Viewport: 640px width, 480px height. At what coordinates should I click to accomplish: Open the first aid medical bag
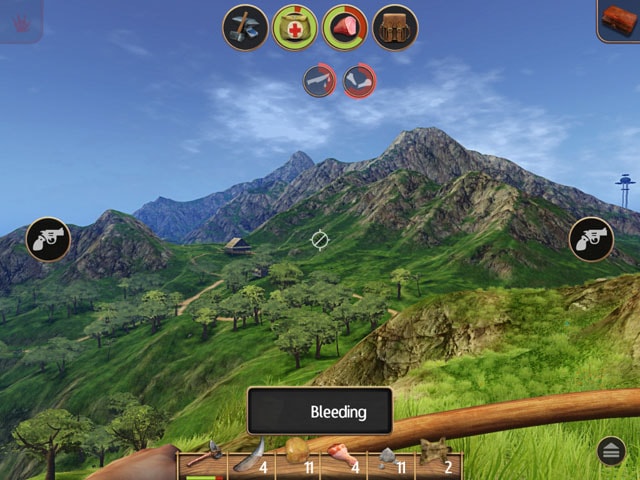point(295,27)
